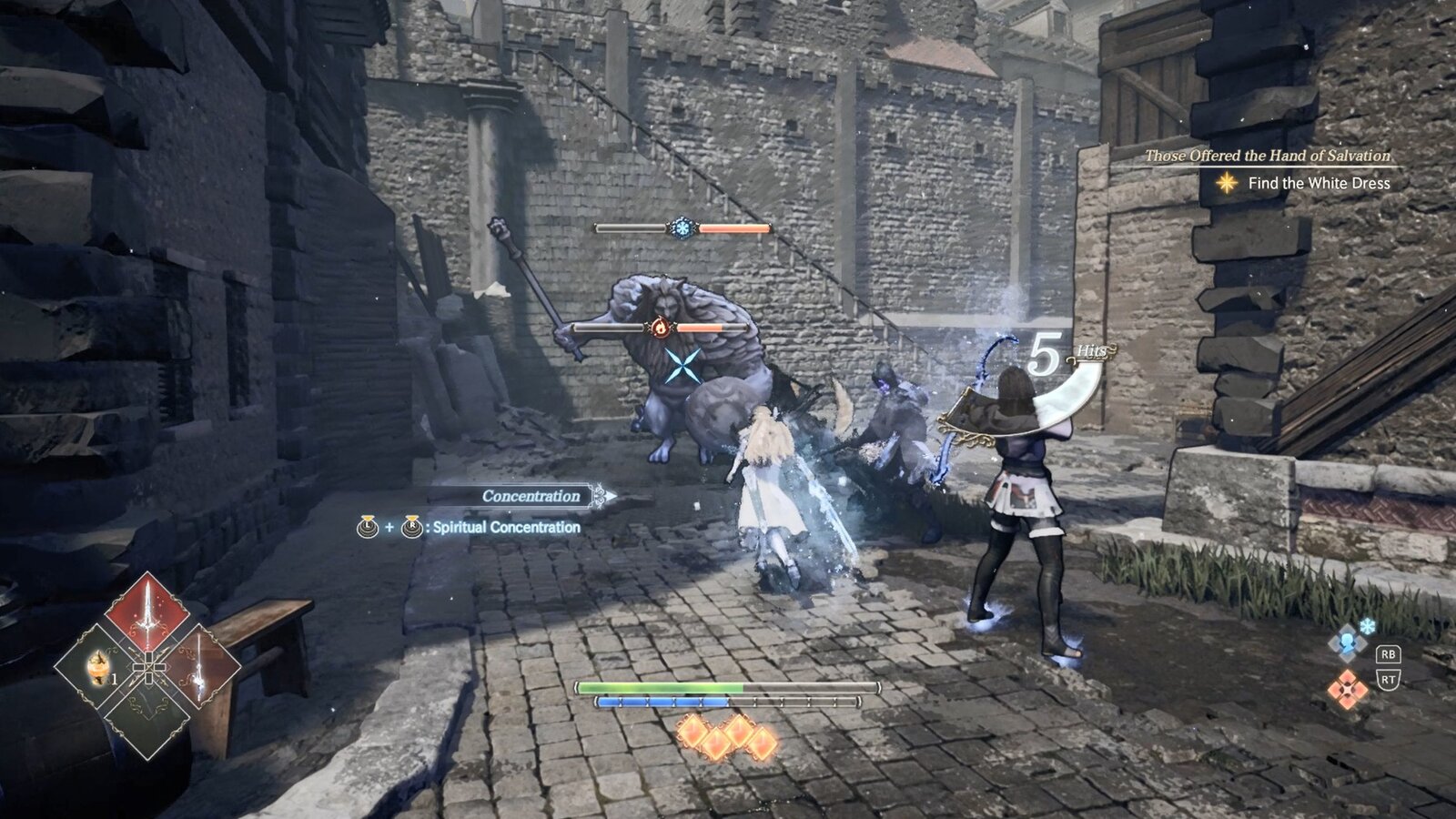
Task: Click the RB button prompt
Action: click(x=1389, y=655)
